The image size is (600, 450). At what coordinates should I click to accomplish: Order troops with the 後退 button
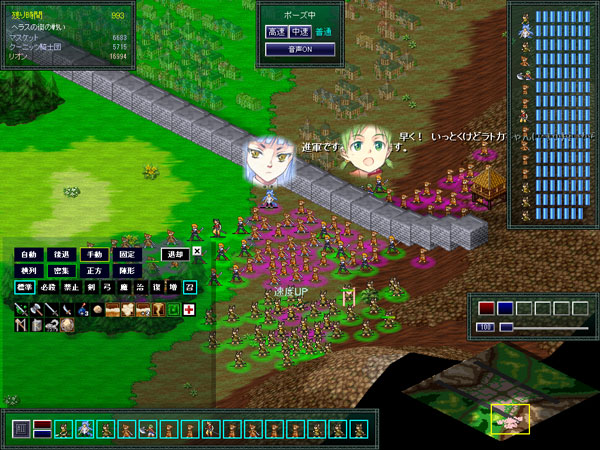[x=60, y=254]
